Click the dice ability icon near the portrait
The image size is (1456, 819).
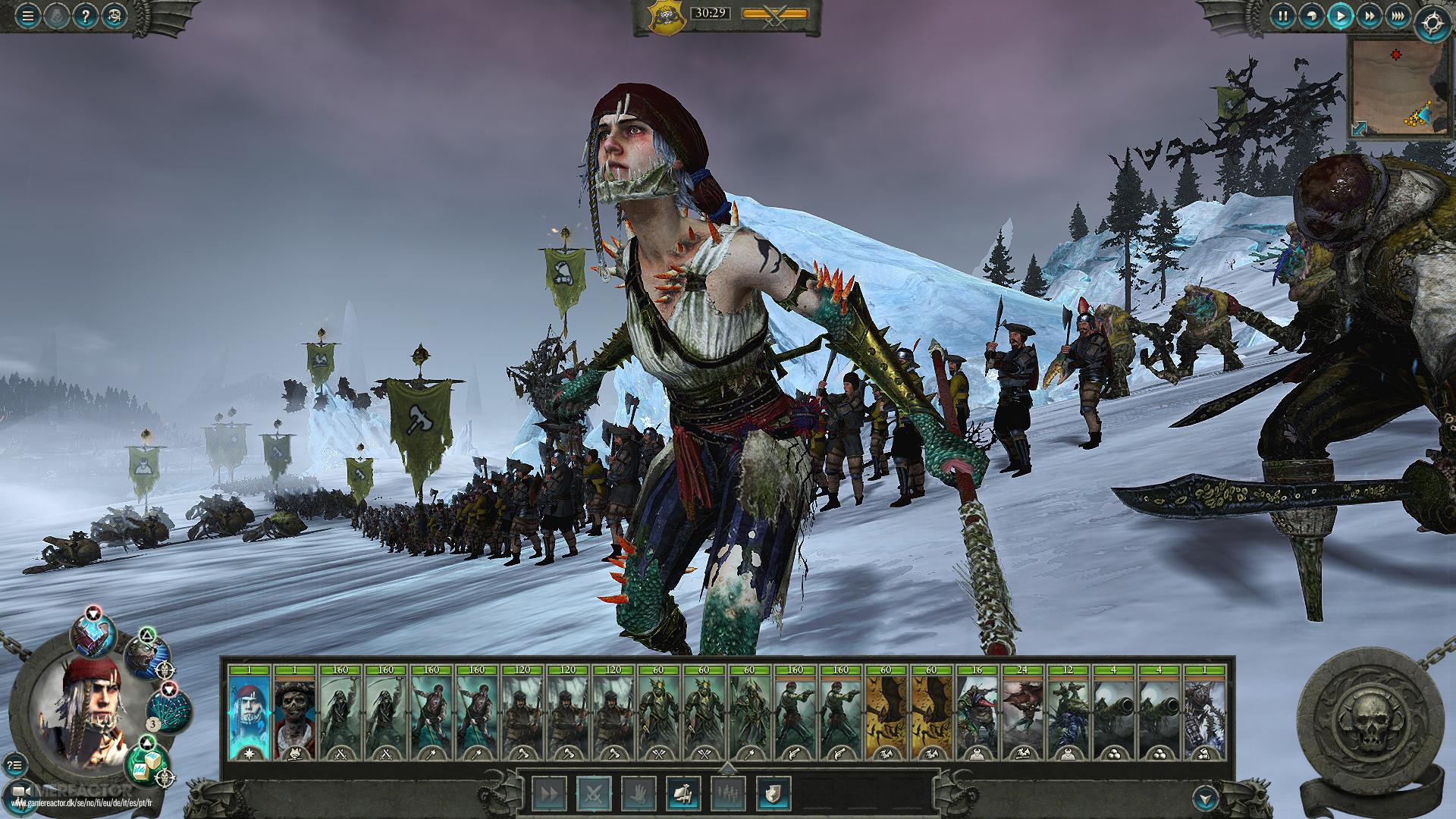click(x=146, y=766)
